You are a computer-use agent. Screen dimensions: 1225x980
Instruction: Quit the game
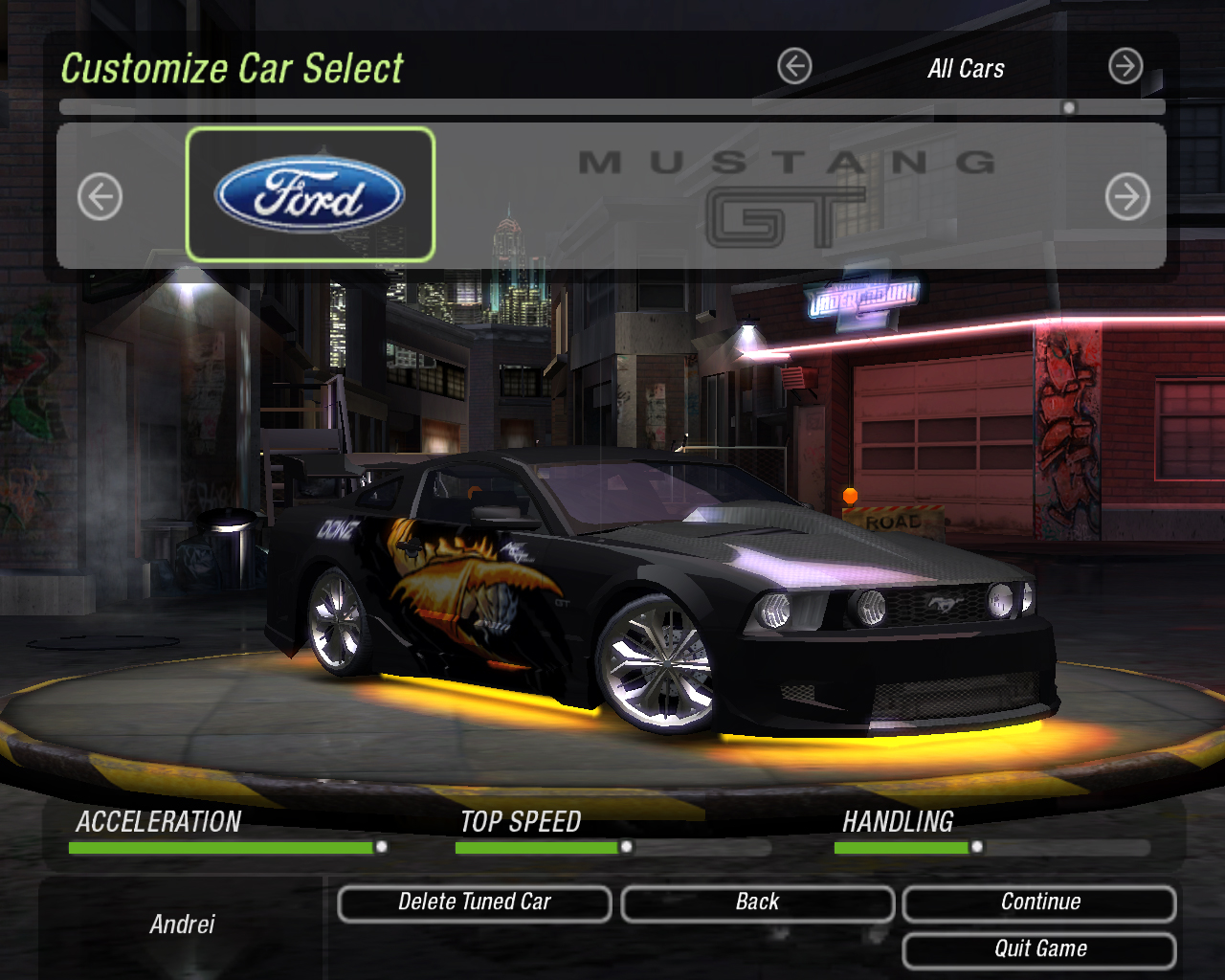coord(1039,949)
